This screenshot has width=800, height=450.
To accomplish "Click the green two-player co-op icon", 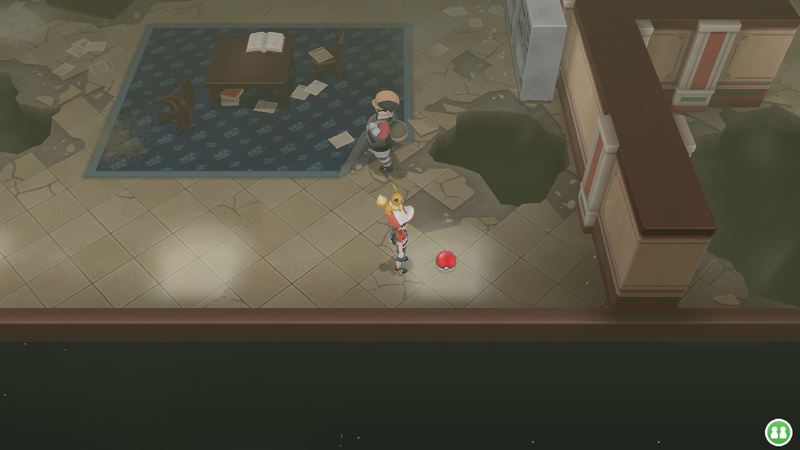I will click(778, 431).
